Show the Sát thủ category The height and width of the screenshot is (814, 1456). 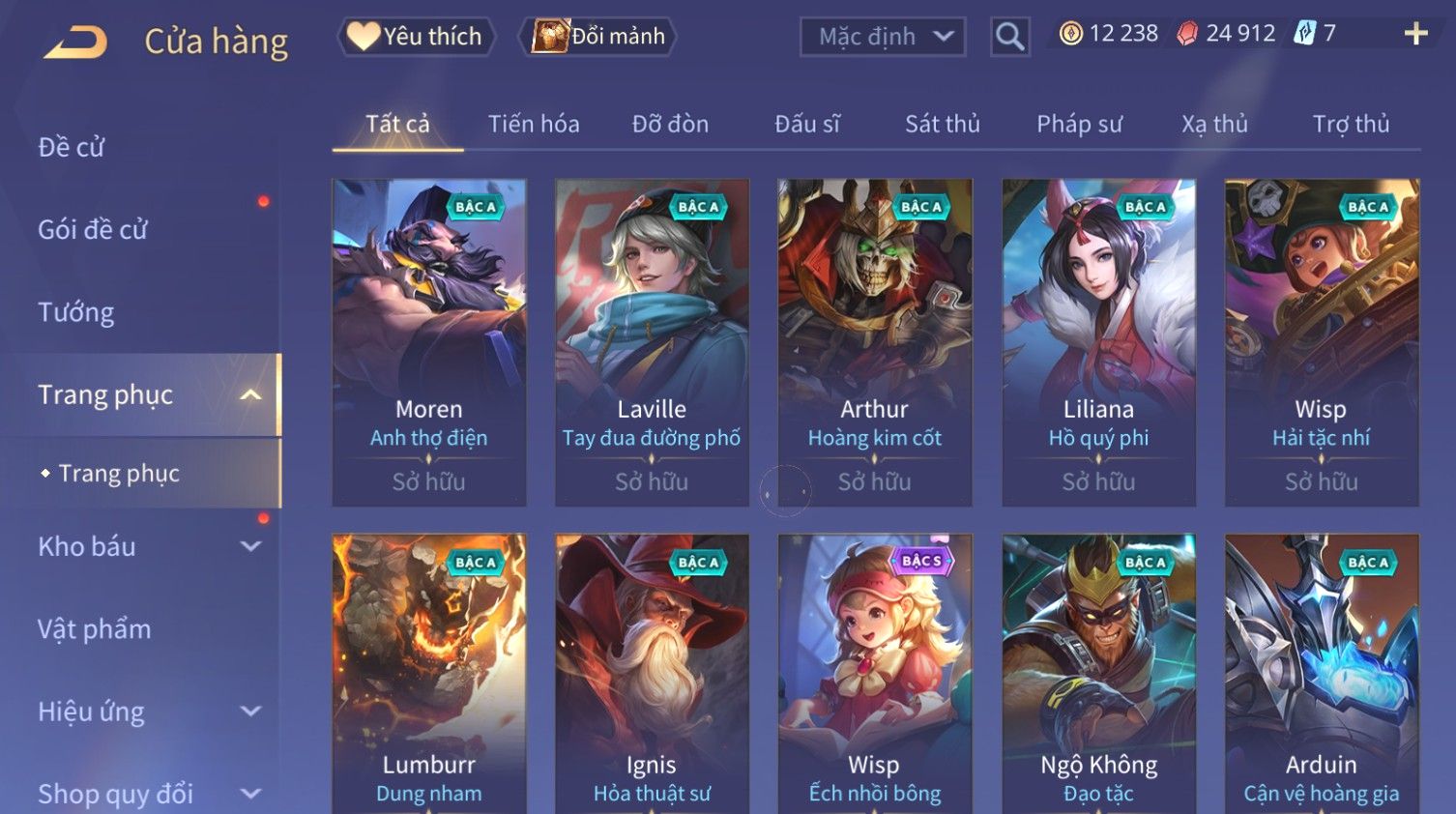[x=942, y=124]
